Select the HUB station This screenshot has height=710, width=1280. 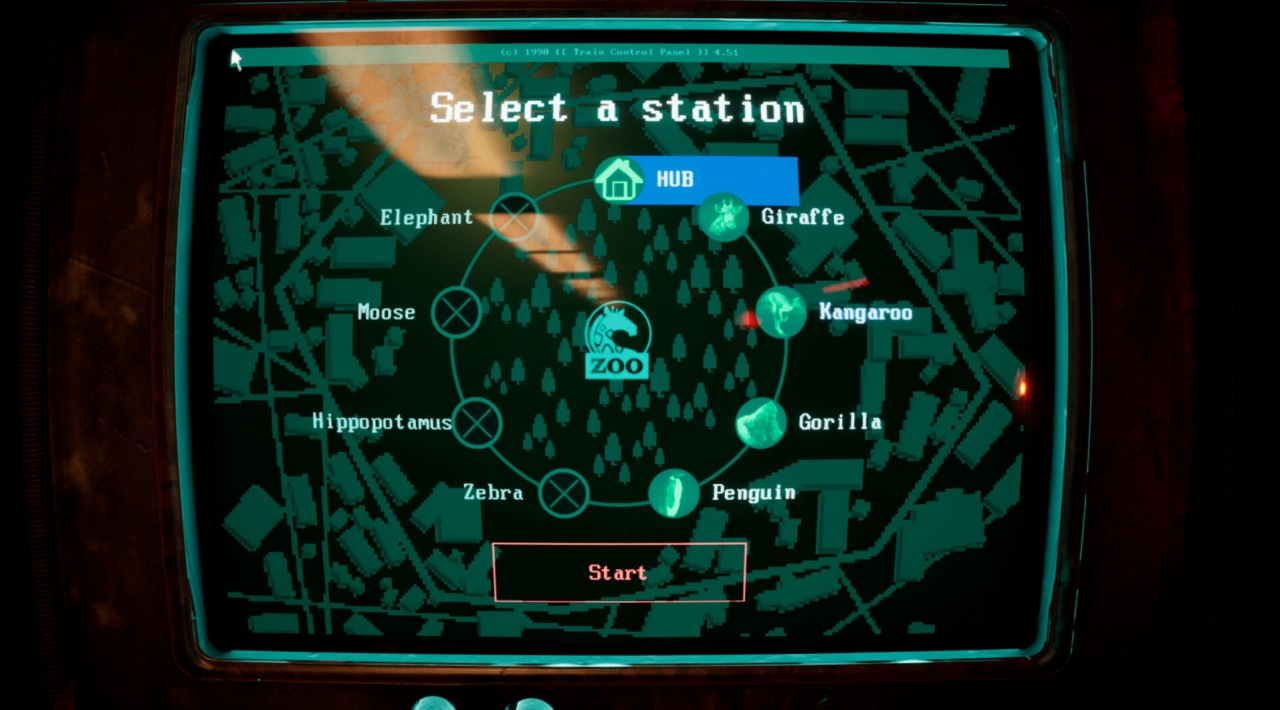(x=620, y=180)
